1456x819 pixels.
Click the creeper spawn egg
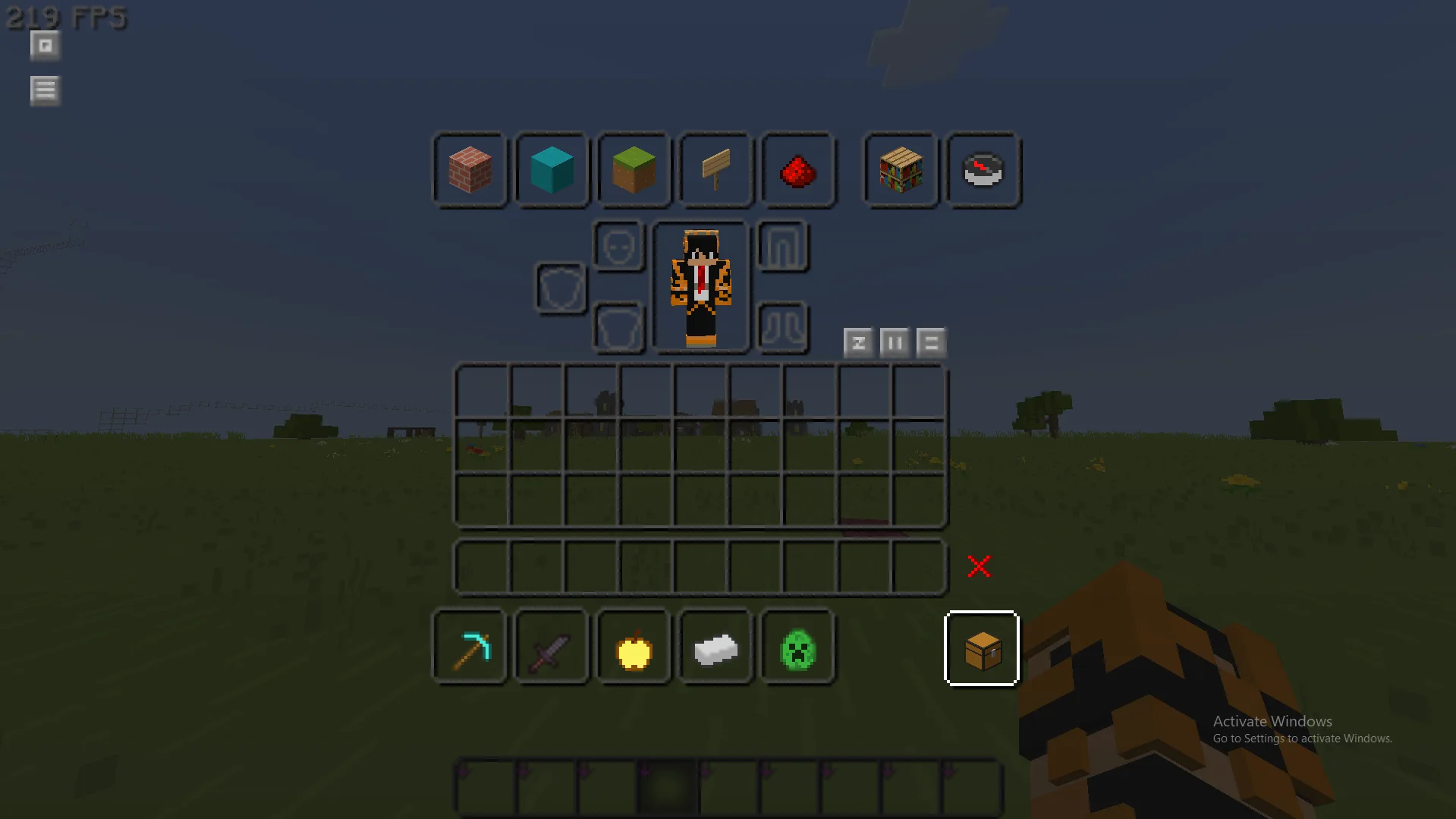click(x=797, y=647)
